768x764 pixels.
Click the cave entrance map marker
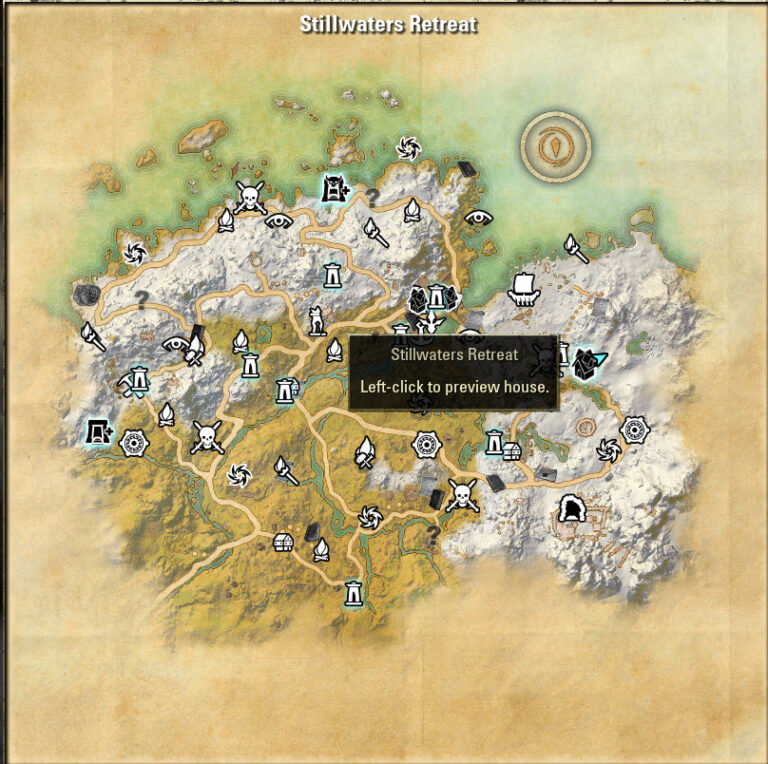click(572, 509)
